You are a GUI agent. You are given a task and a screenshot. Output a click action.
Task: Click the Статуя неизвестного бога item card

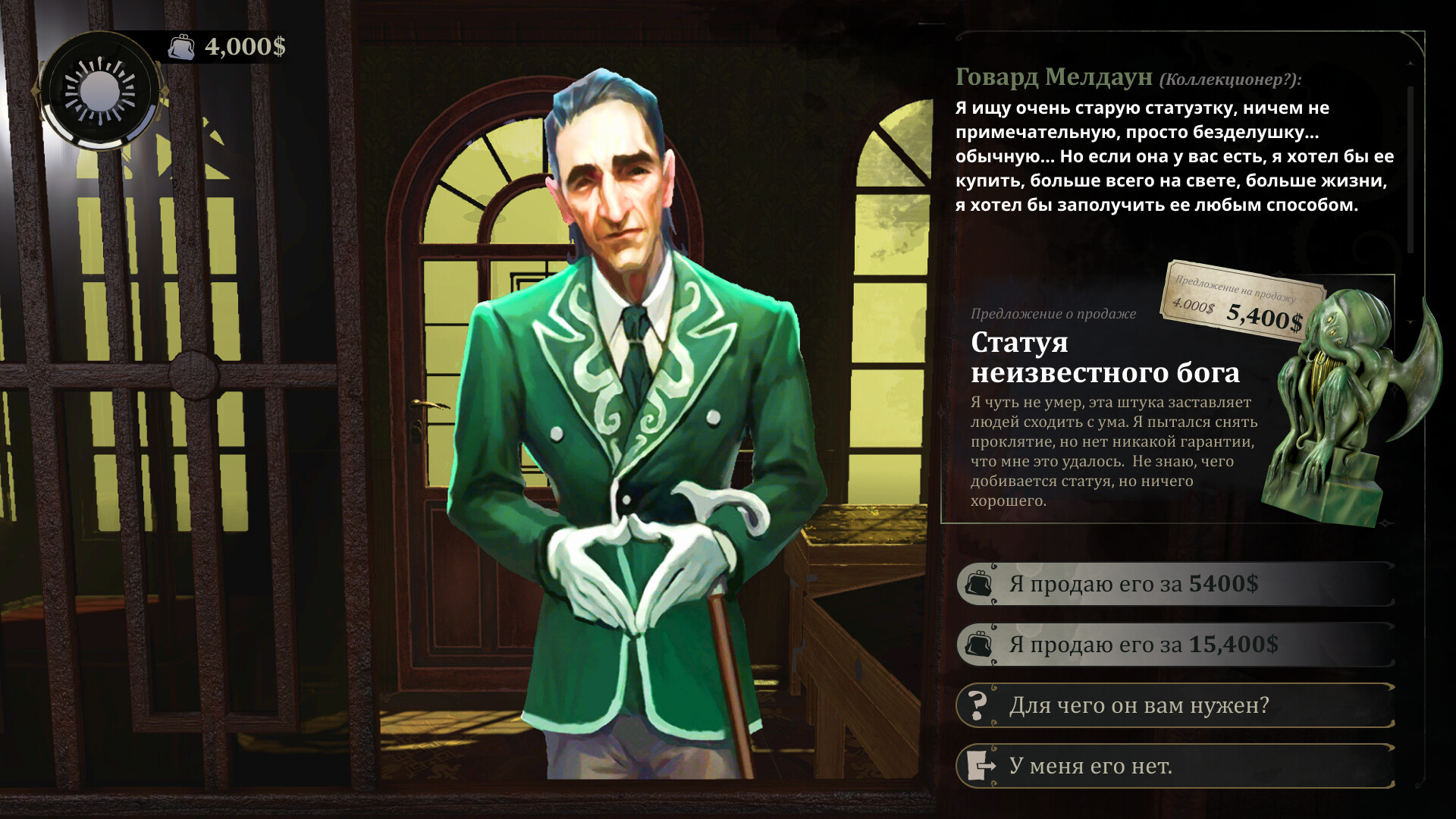1168,402
